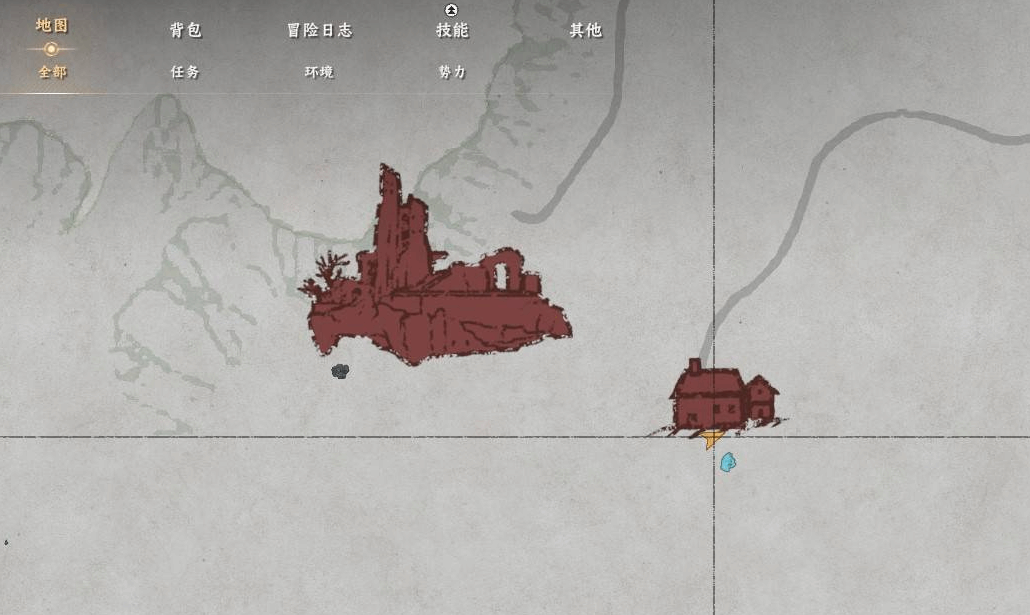Select the 全部 (All) map filter
Screen dimensions: 1030x615
[52, 72]
